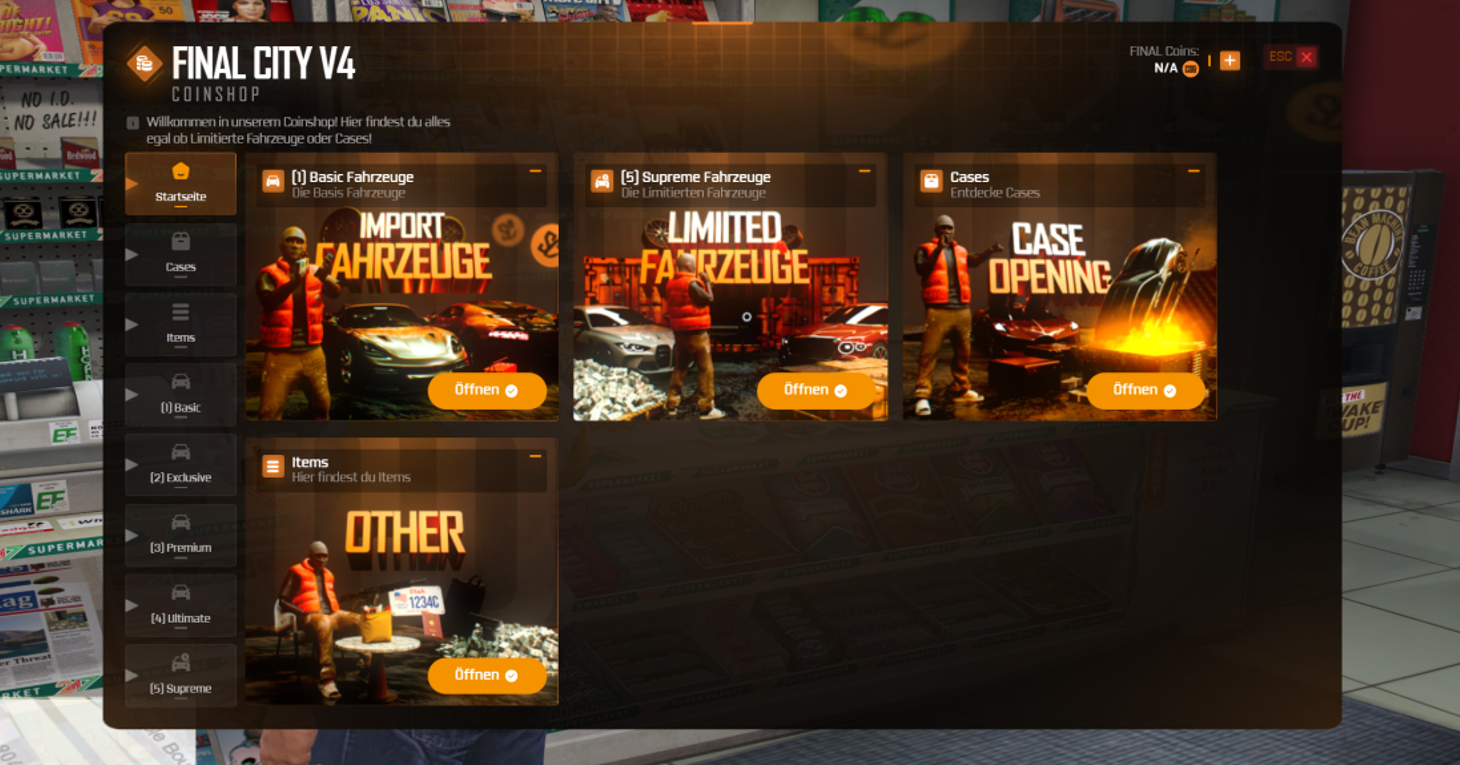Screen dimensions: 1460x765
Task: Open the Limited Fahrzeuge shop via Öffnen
Action: (817, 390)
